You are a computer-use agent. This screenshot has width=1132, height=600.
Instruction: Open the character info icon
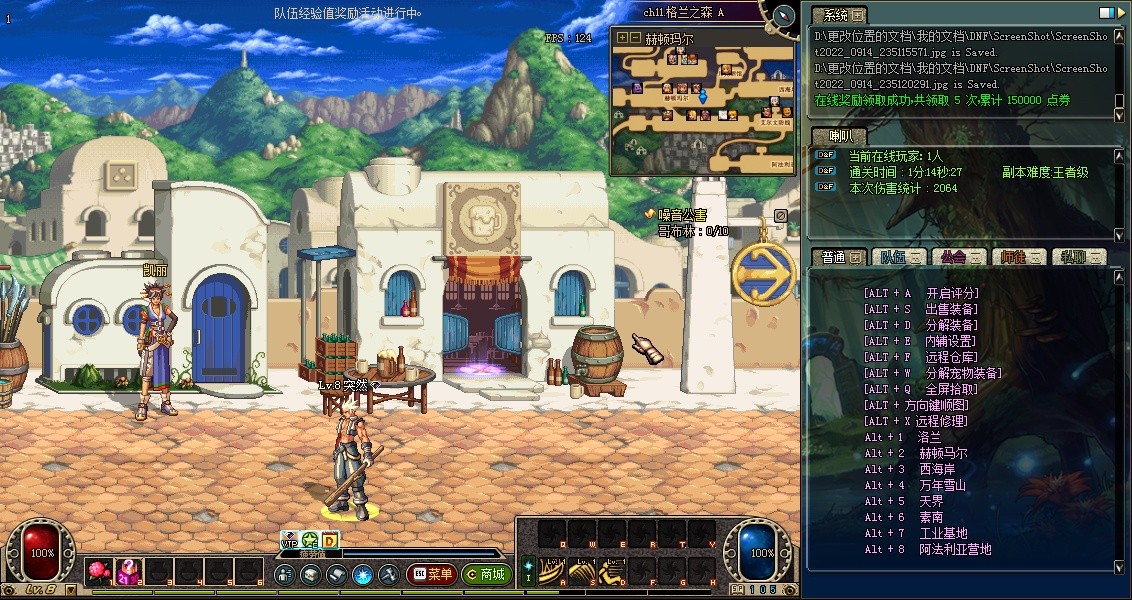click(285, 575)
